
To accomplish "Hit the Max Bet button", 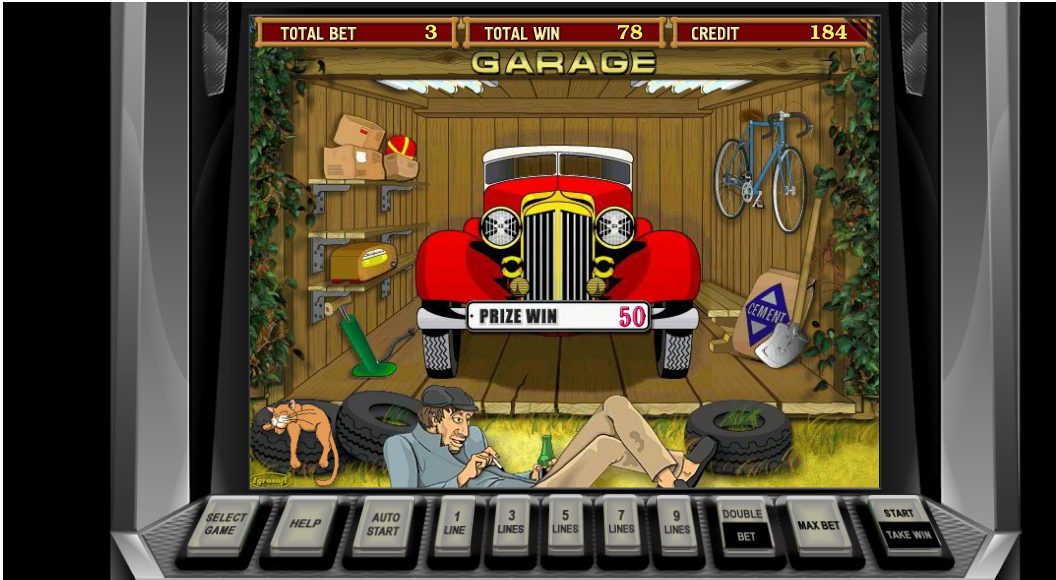I will 818,524.
